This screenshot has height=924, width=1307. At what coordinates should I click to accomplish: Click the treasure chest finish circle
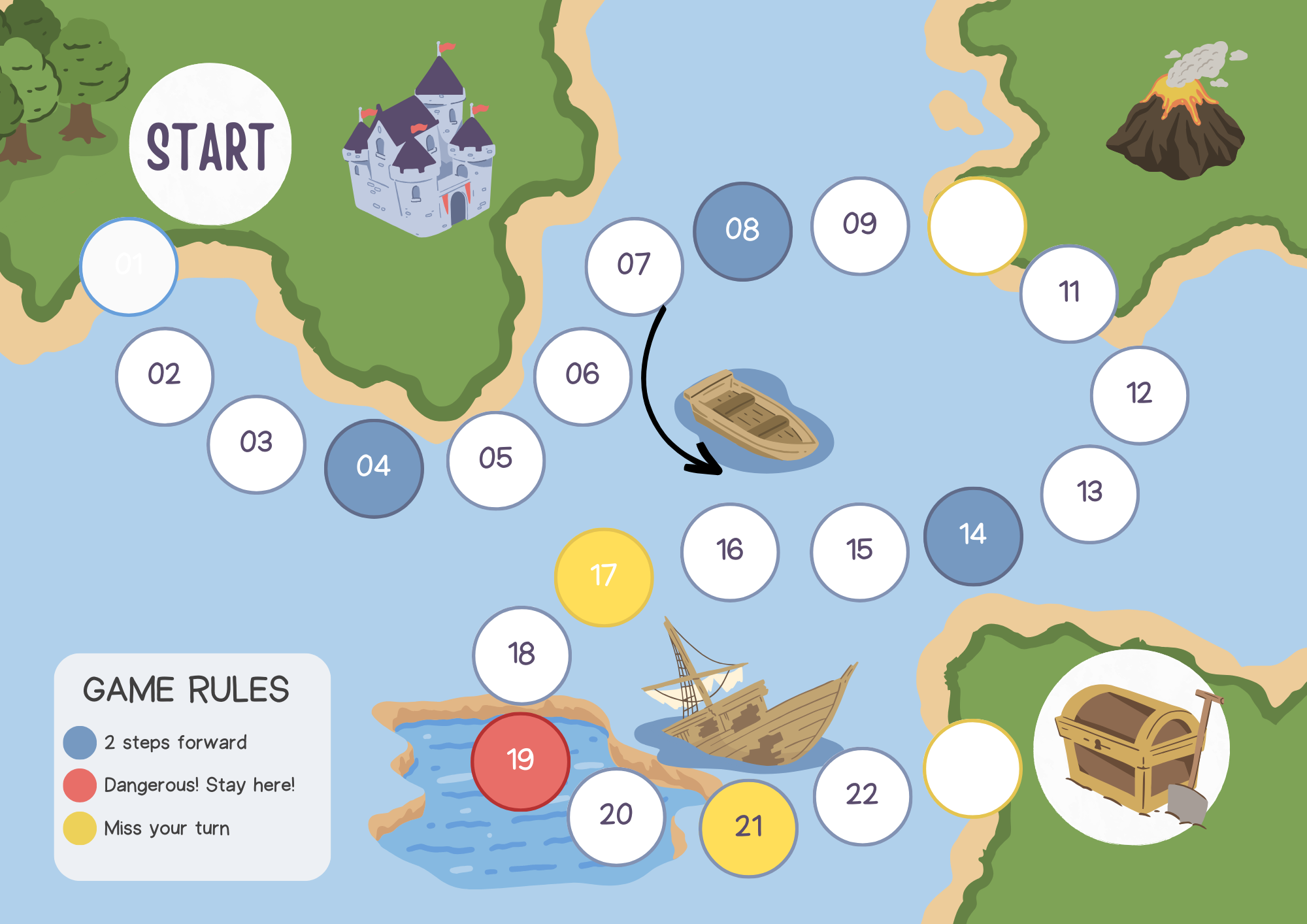point(1131,747)
